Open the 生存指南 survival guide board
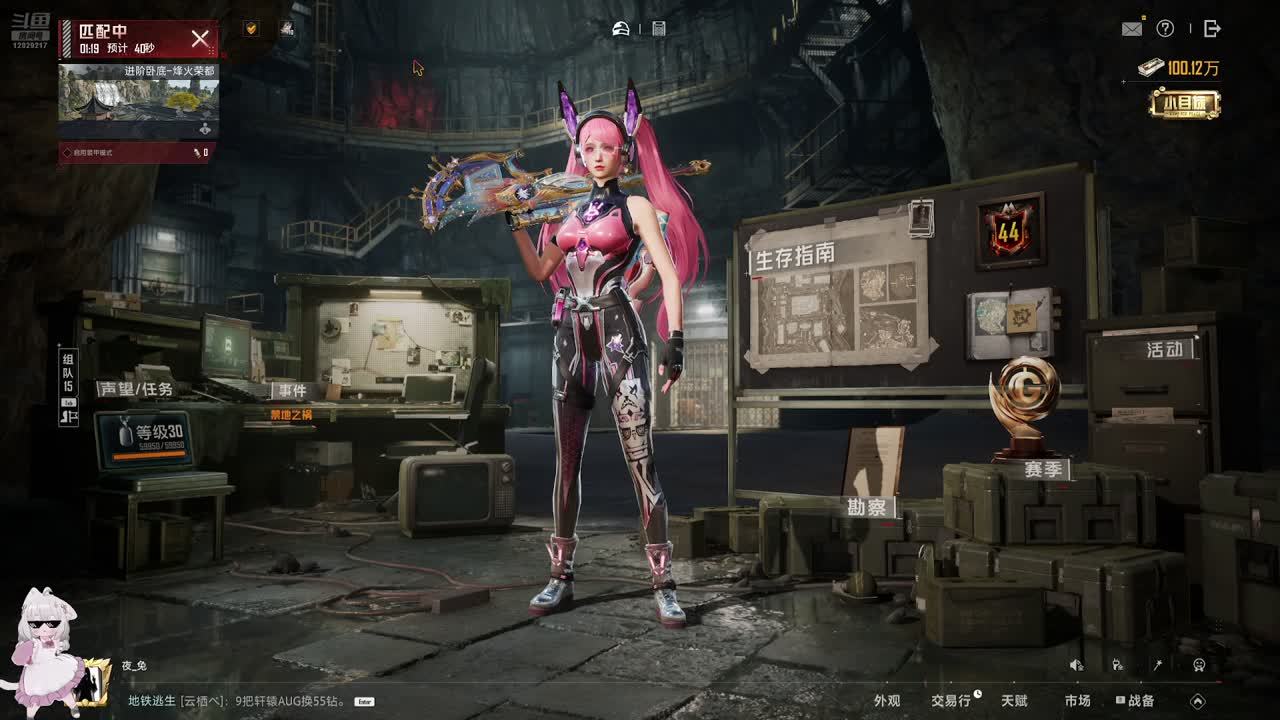Viewport: 1280px width, 720px height. pos(838,295)
